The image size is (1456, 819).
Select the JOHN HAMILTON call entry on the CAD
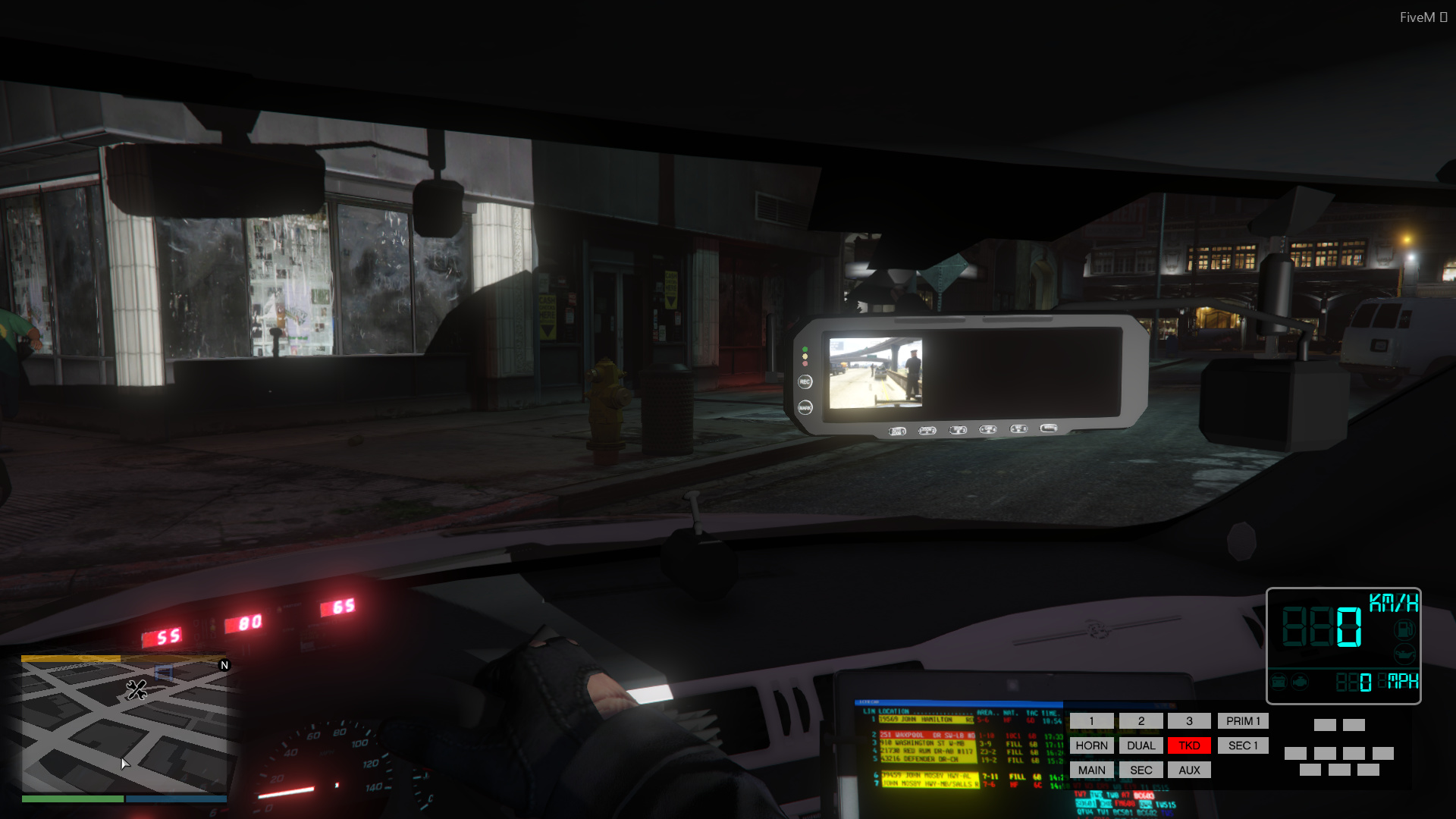[927, 719]
